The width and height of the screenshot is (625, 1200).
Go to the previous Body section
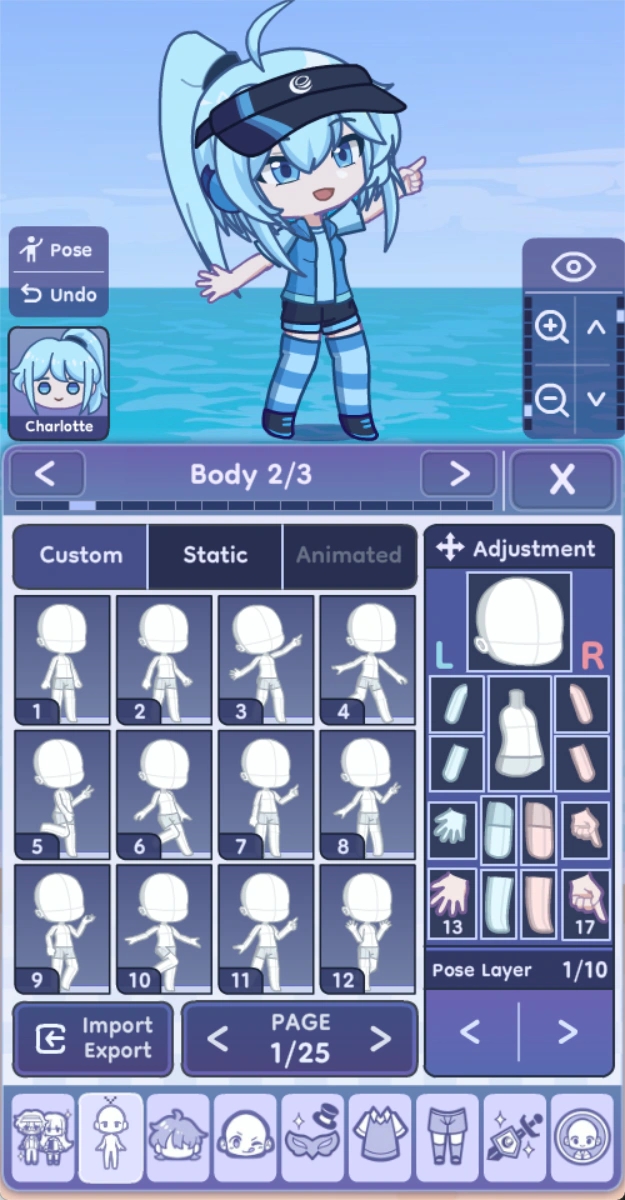pyautogui.click(x=49, y=474)
